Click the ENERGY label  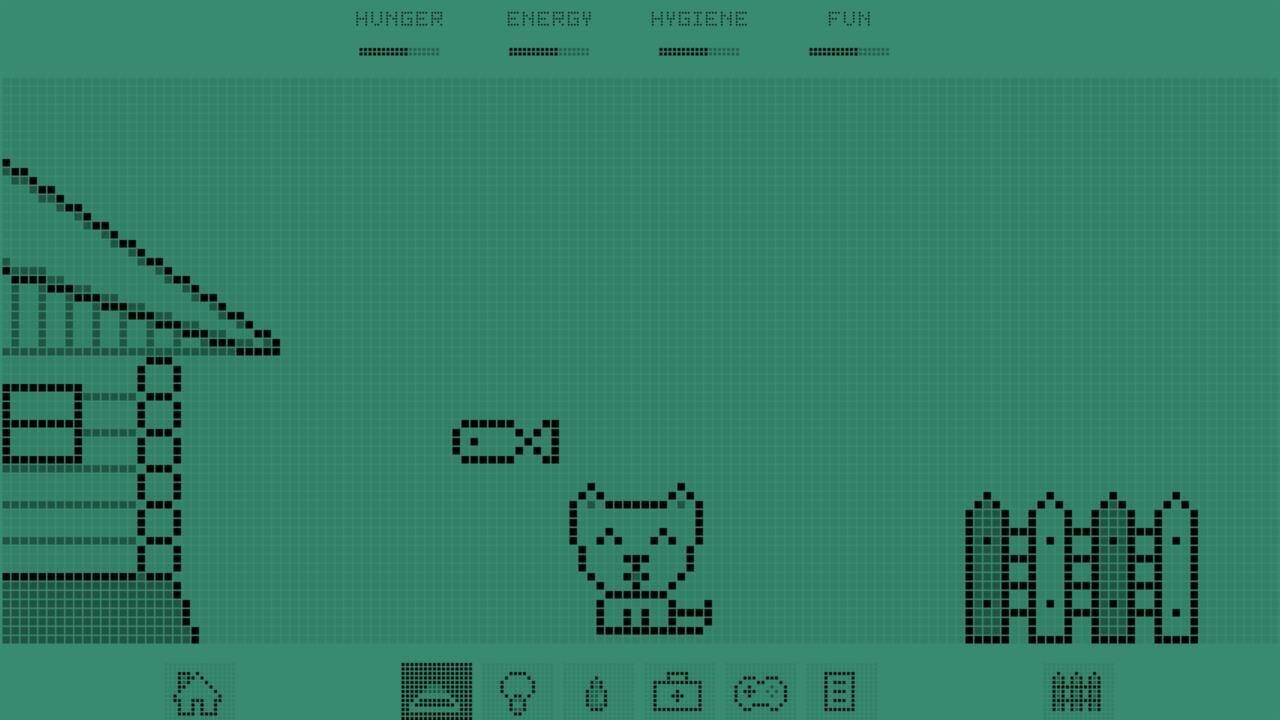[549, 18]
